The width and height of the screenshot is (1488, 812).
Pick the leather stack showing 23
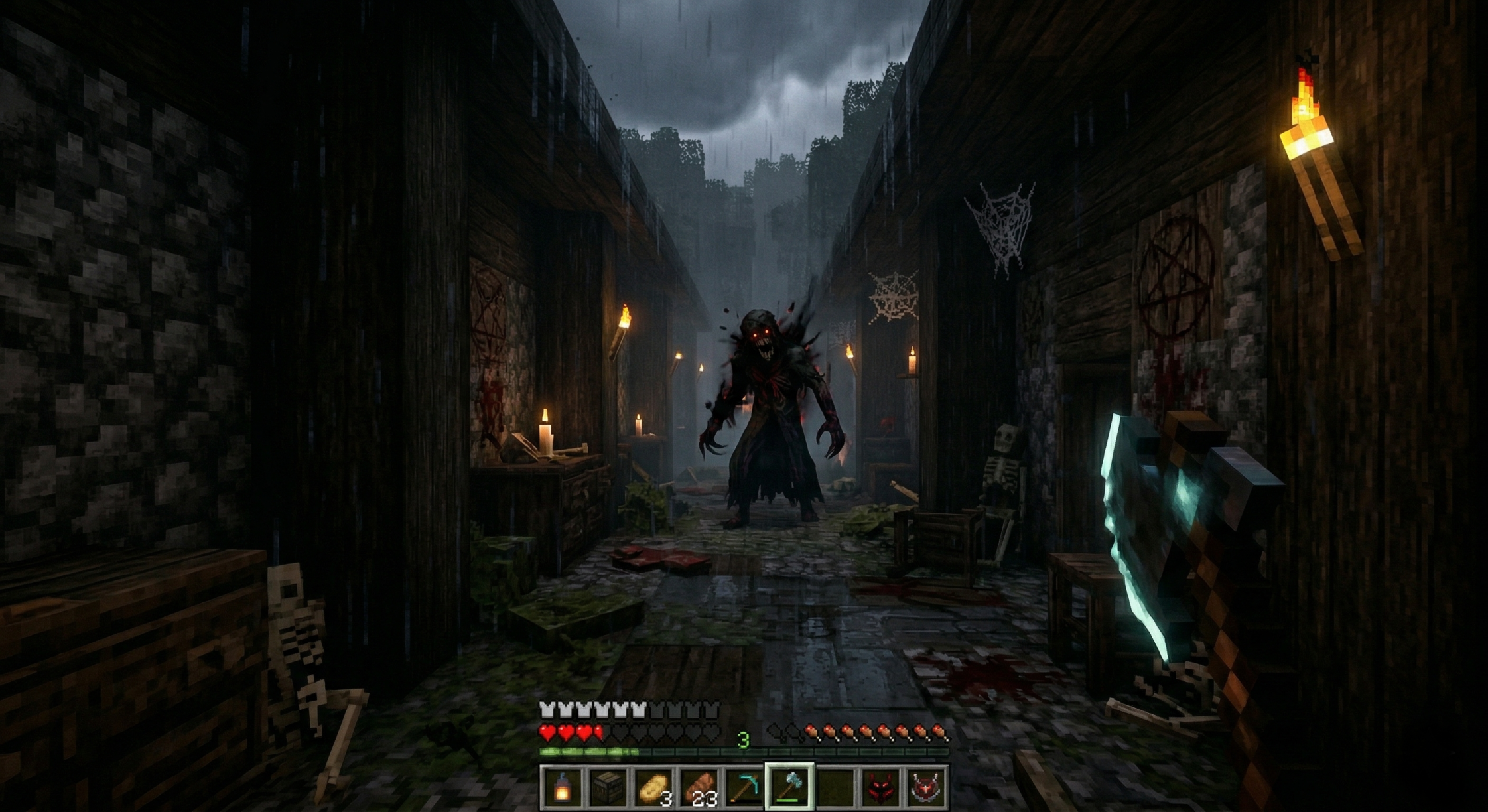(700, 785)
